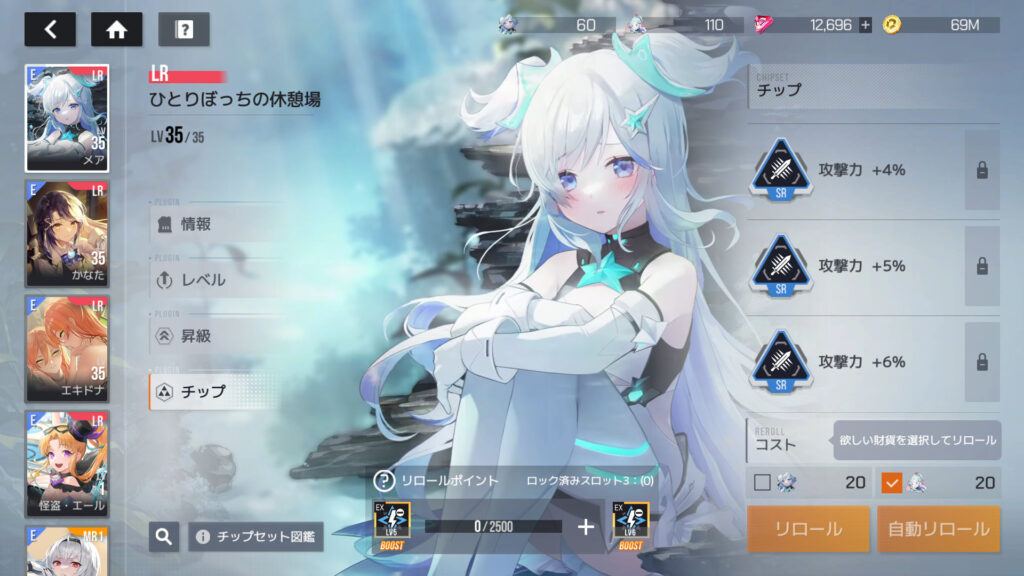Choose the かなた character thumbnail
The width and height of the screenshot is (1024, 576).
coord(67,234)
